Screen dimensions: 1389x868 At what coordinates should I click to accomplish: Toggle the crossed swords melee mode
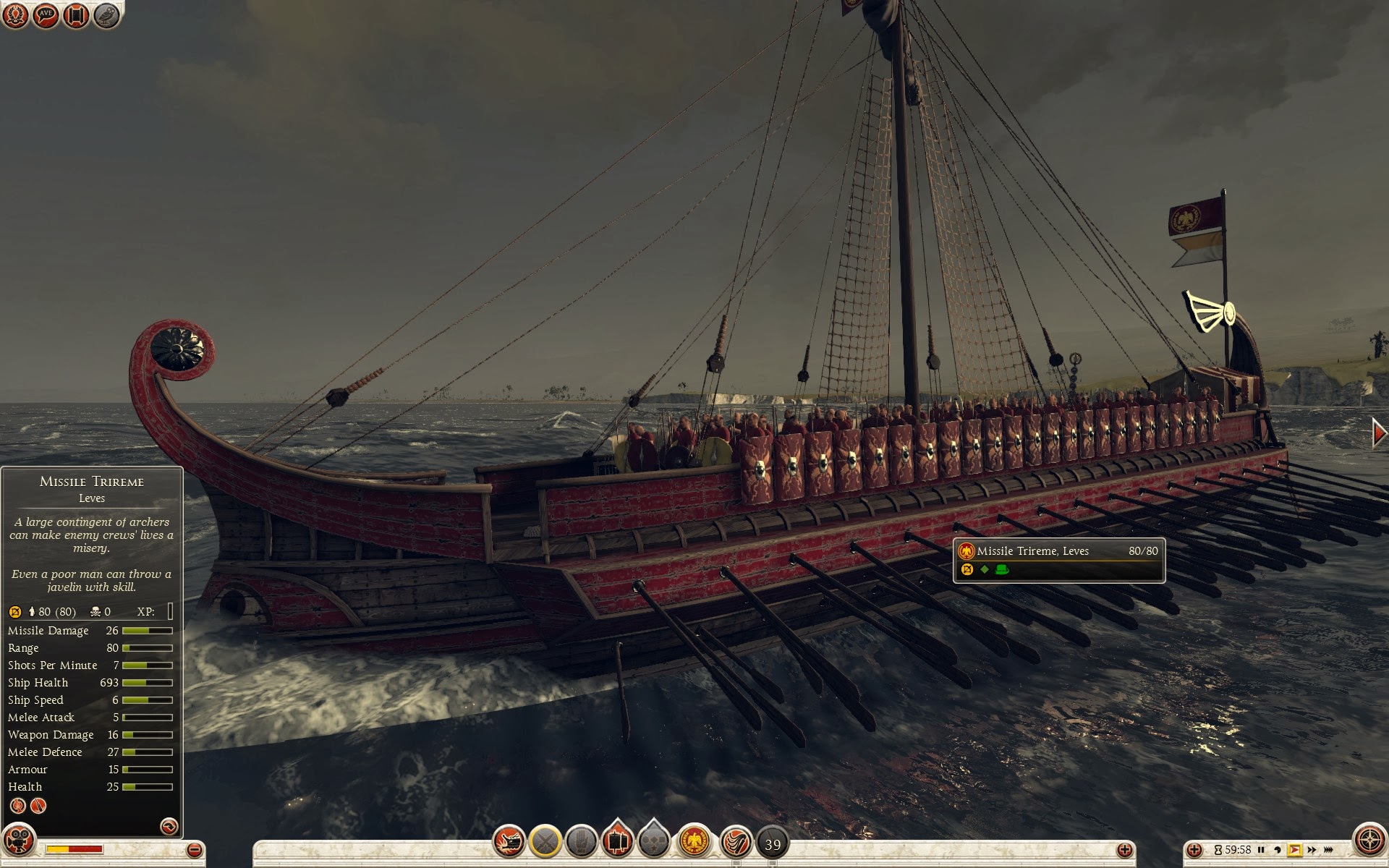click(545, 841)
